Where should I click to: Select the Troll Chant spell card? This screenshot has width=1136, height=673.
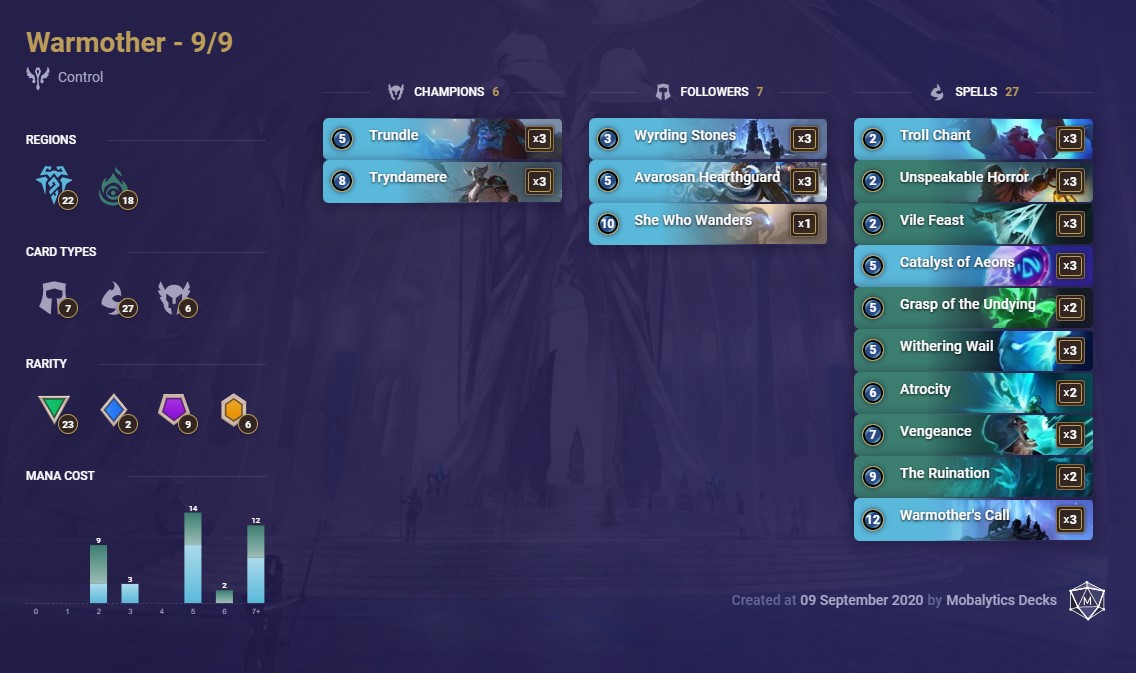972,138
